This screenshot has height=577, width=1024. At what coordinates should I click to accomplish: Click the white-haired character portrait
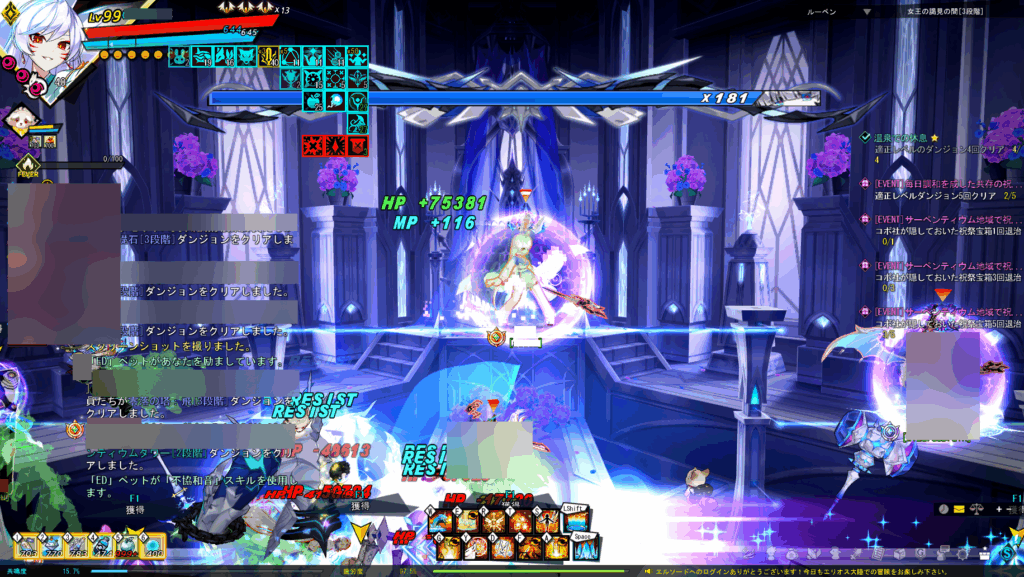38,40
